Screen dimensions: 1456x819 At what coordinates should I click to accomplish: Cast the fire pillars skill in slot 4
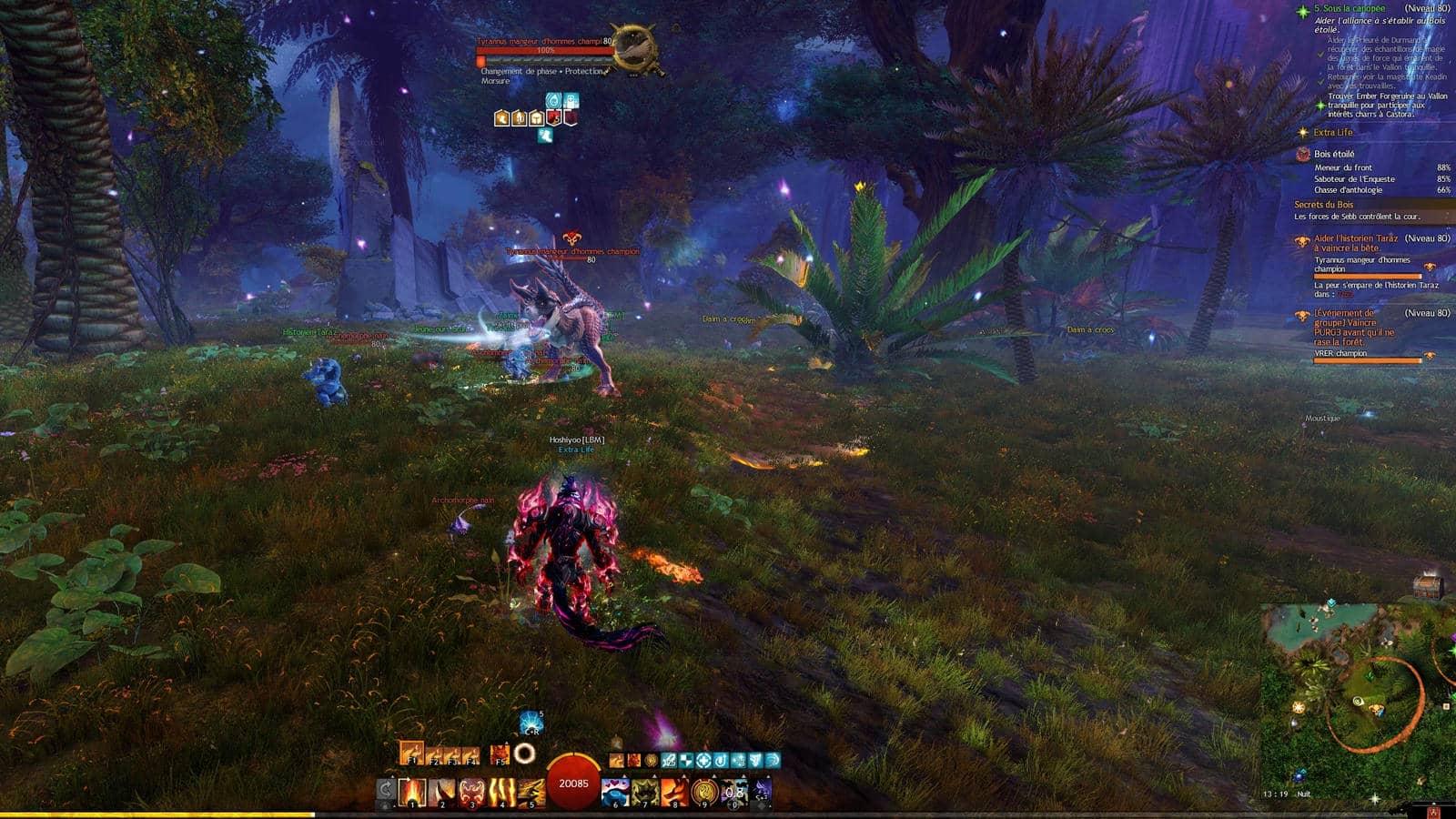(501, 791)
